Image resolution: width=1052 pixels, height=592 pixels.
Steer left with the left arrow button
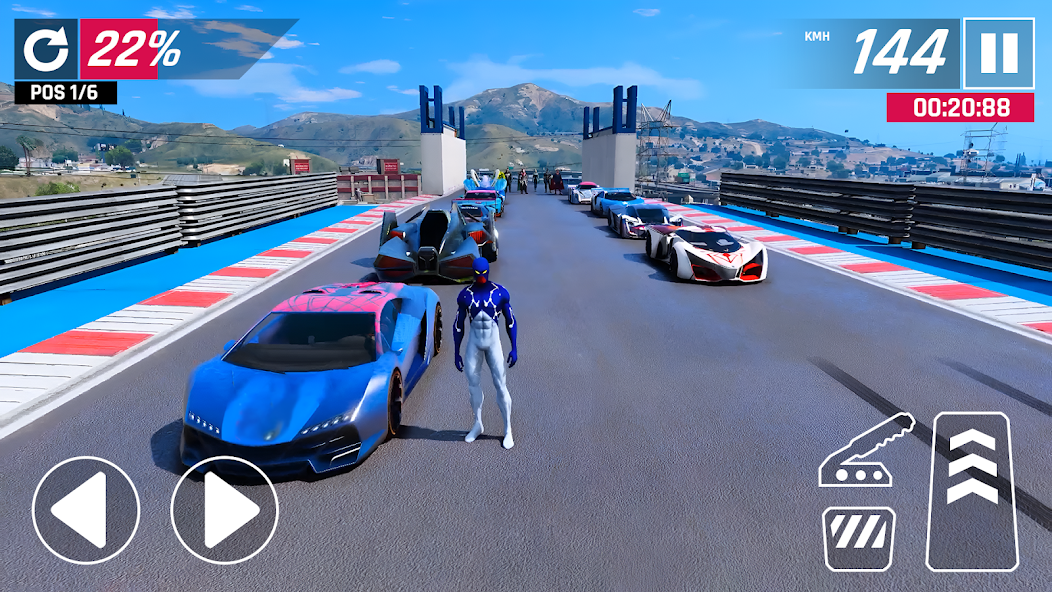85,510
